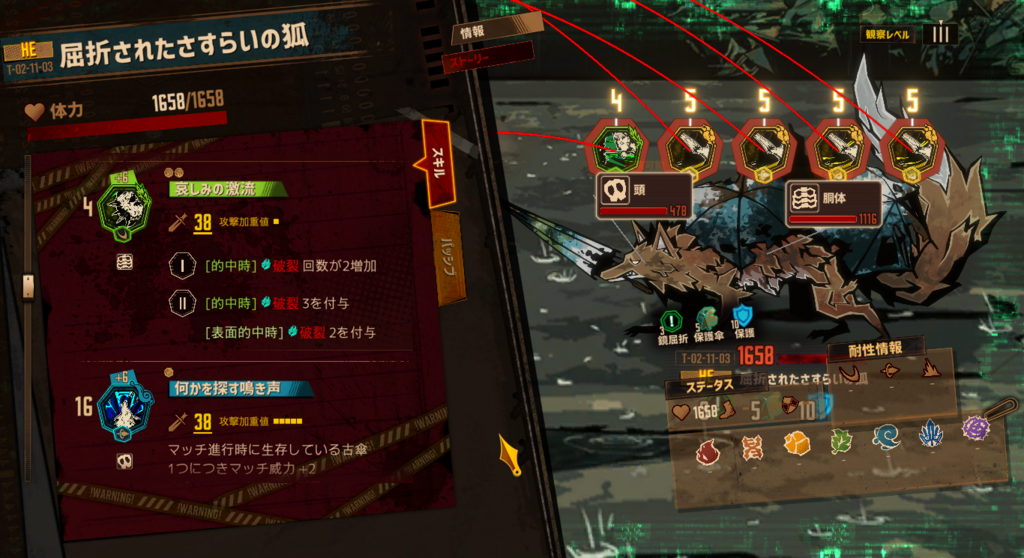Viewport: 1024px width, 558px height.
Task: Switch to the 情報 tab
Action: (472, 33)
